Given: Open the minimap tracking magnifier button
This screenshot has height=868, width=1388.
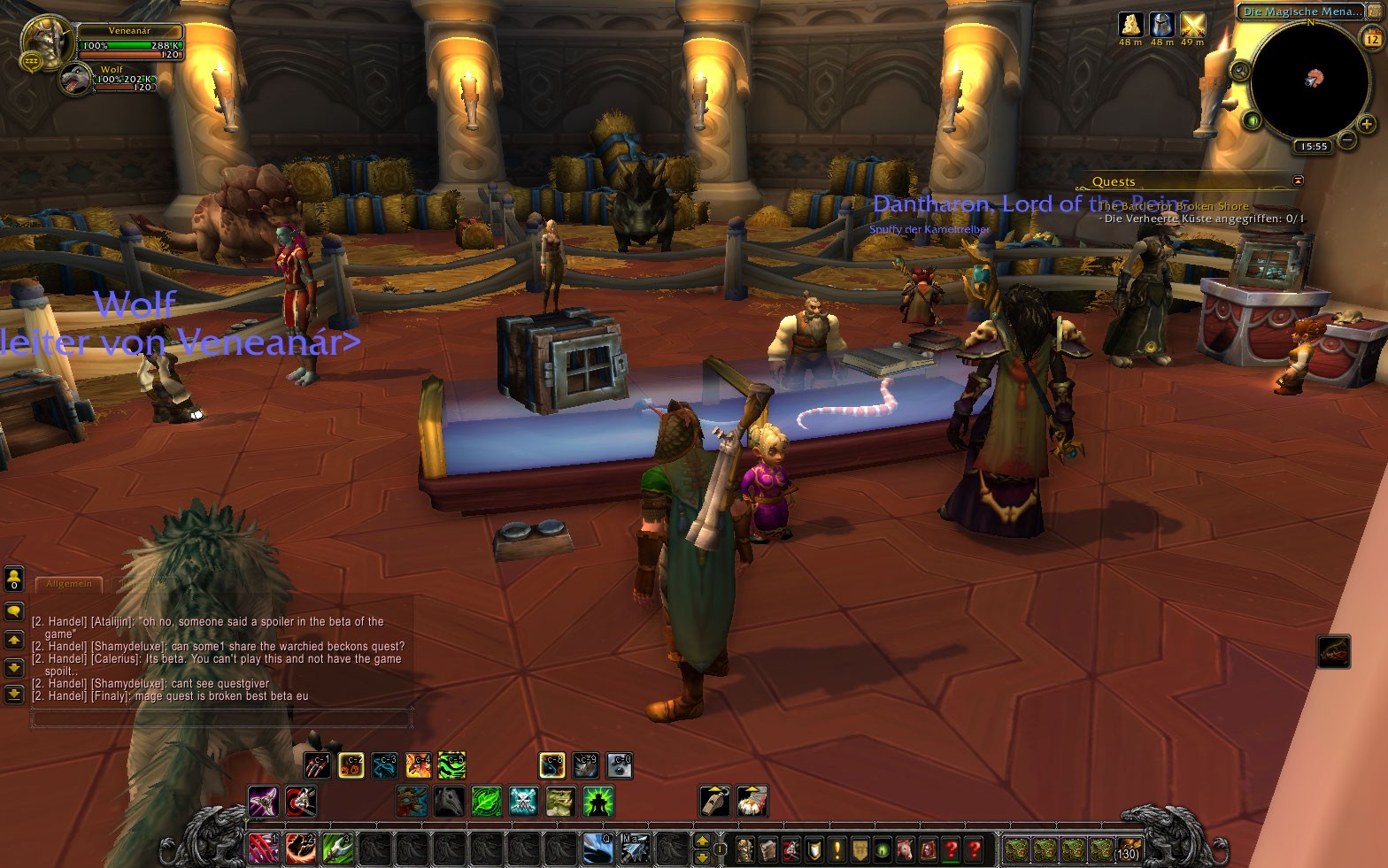Looking at the screenshot, I should click(x=1240, y=70).
